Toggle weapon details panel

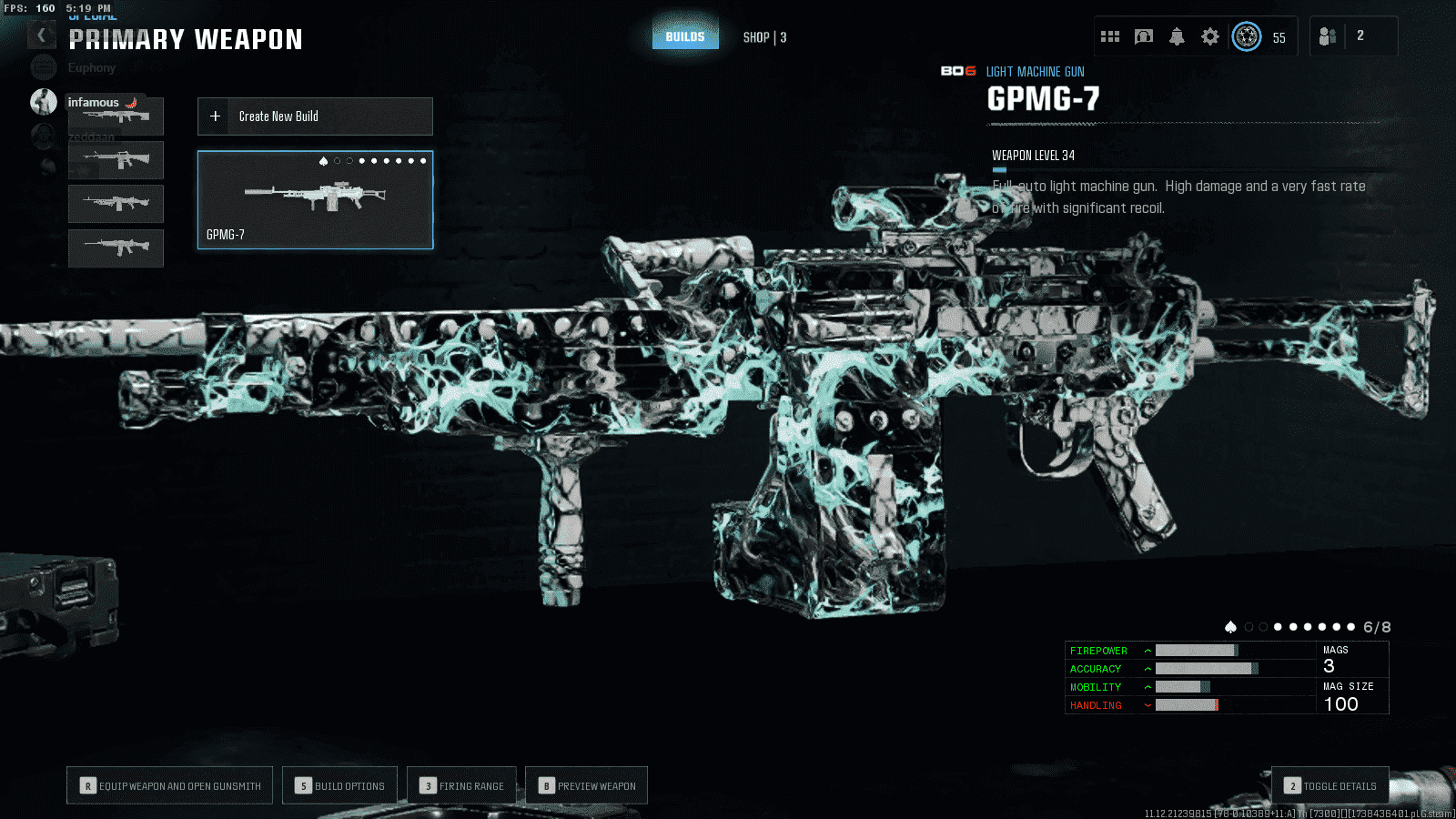tap(1330, 785)
